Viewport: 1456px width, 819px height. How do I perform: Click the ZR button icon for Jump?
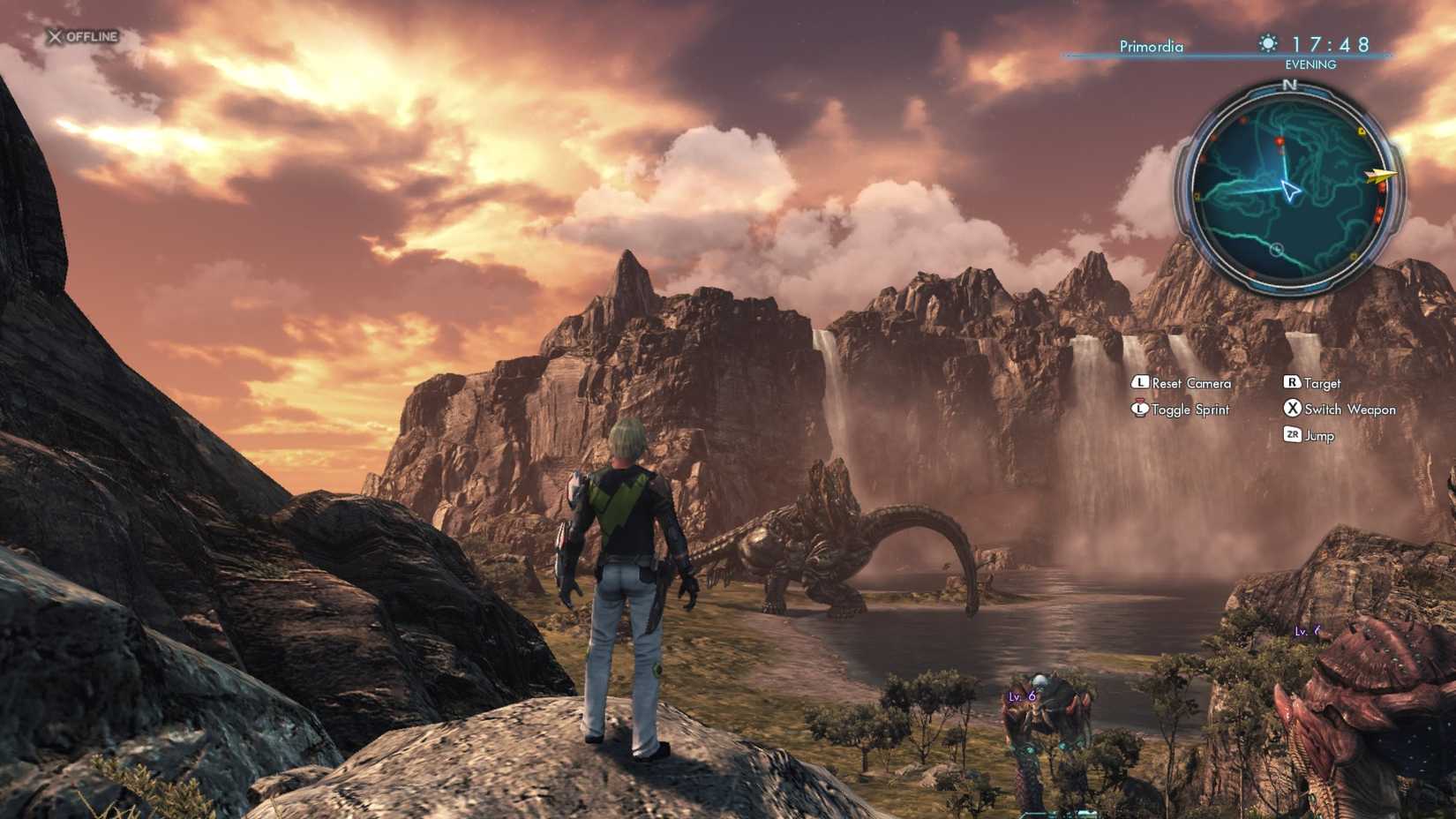click(x=1292, y=435)
